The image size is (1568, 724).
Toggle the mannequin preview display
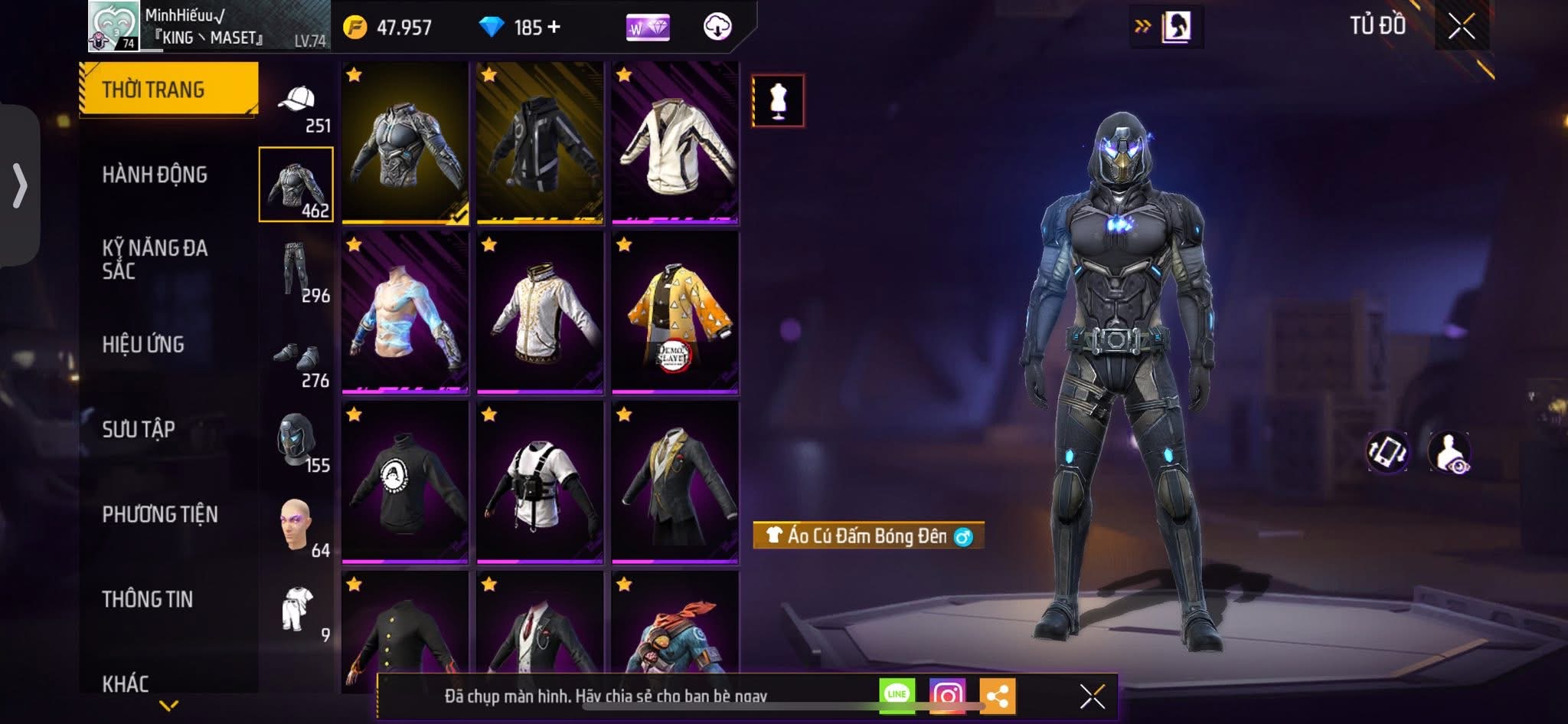(778, 102)
